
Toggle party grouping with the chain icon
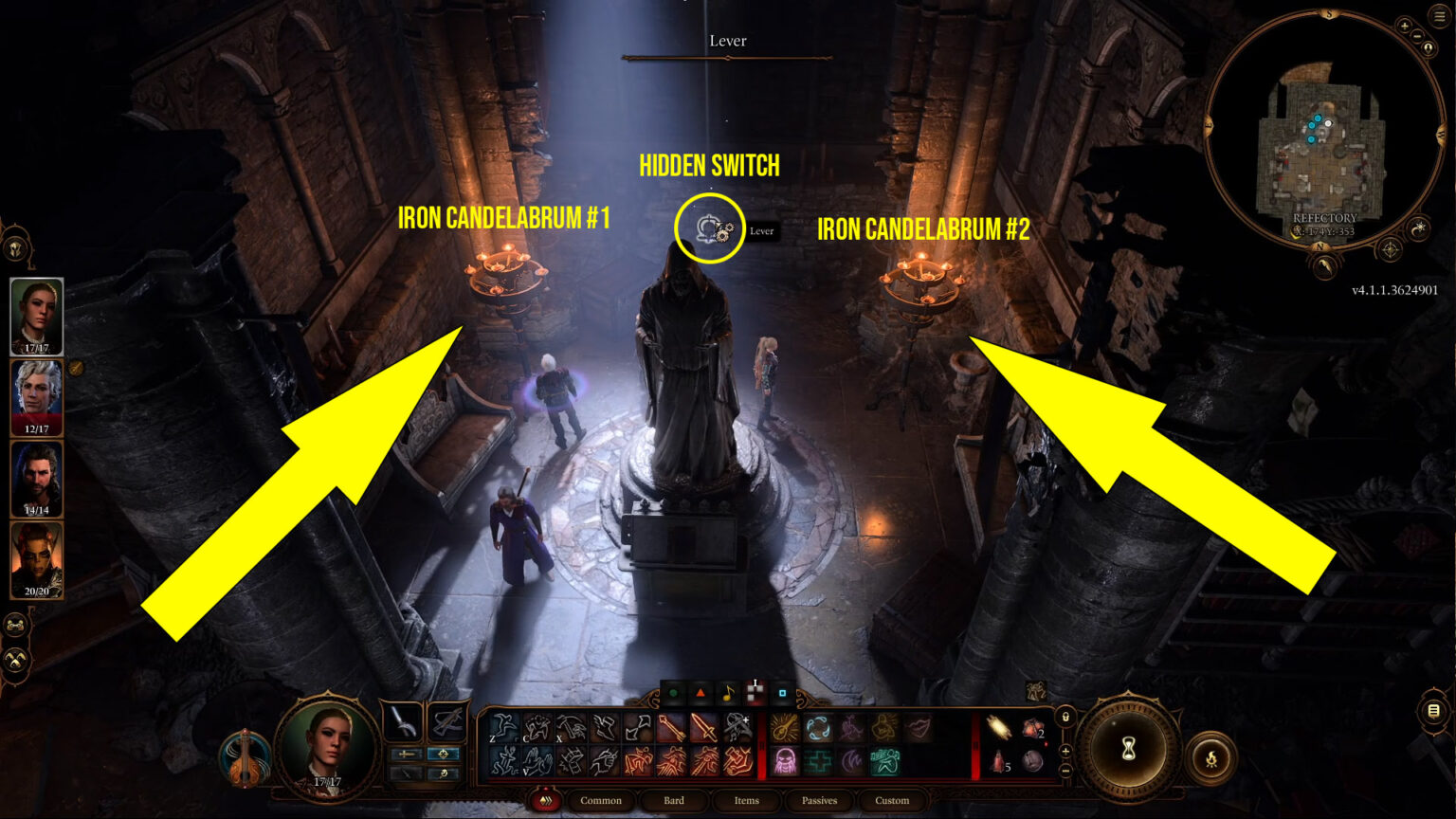tap(15, 626)
